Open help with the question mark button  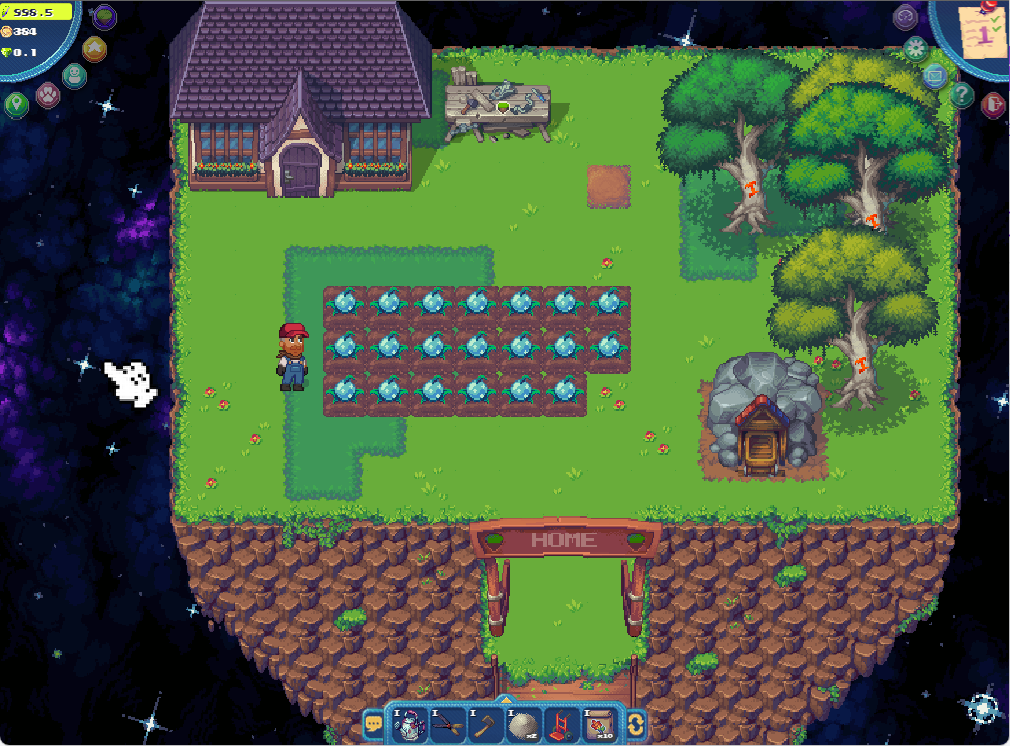pyautogui.click(x=962, y=95)
